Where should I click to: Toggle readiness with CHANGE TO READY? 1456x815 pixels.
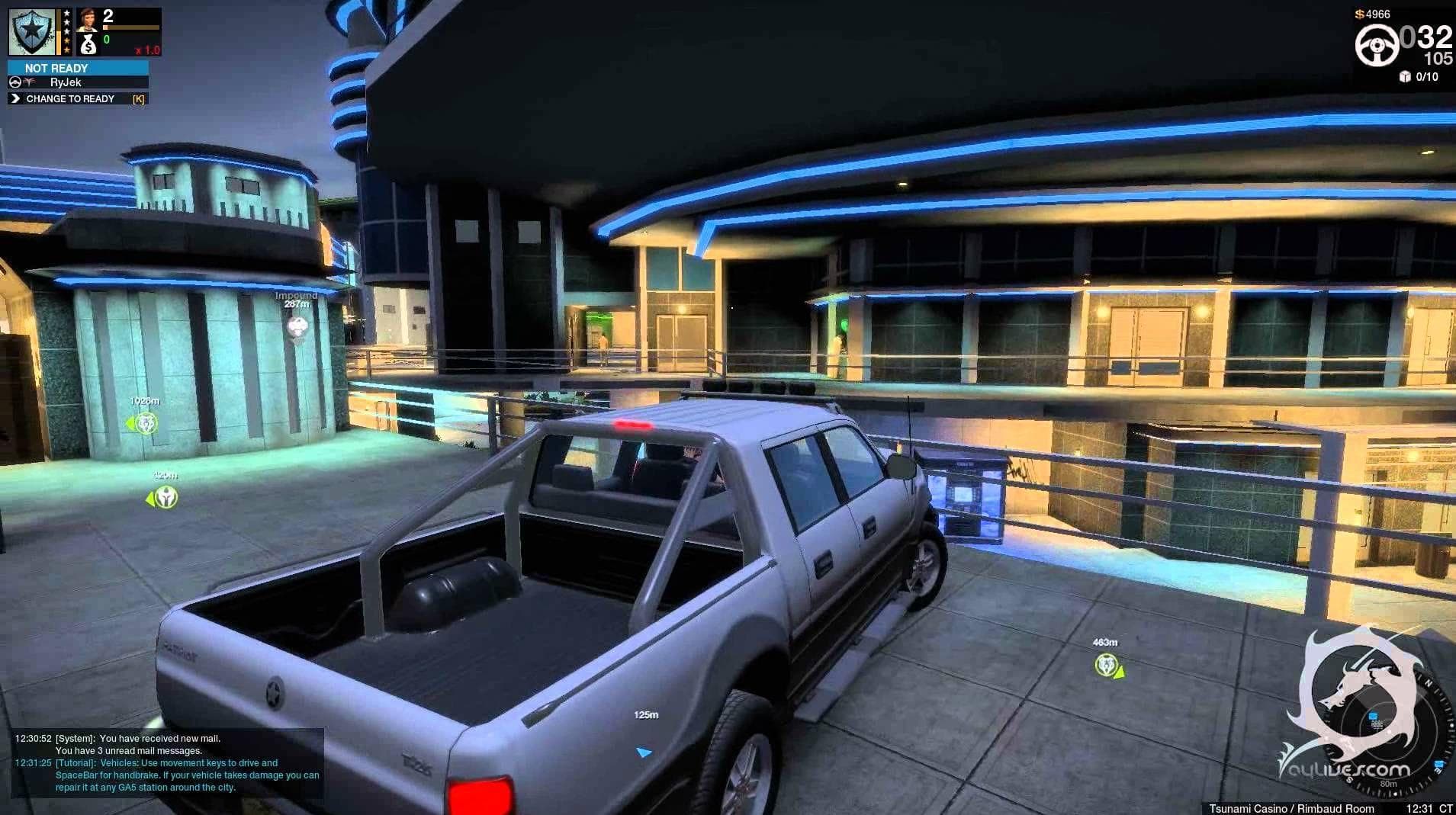coord(71,98)
